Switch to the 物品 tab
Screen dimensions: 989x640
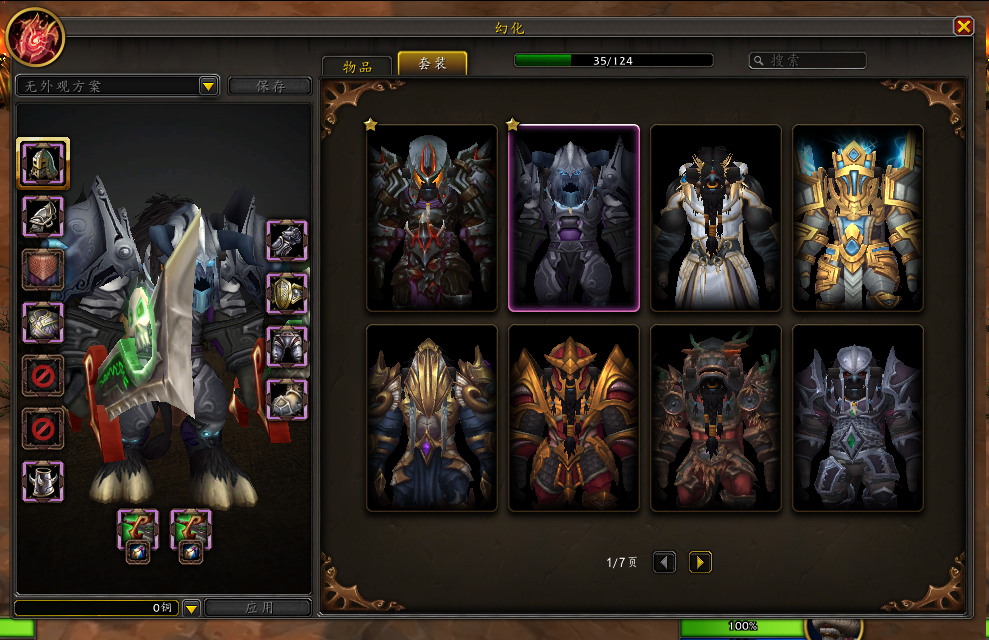click(357, 66)
